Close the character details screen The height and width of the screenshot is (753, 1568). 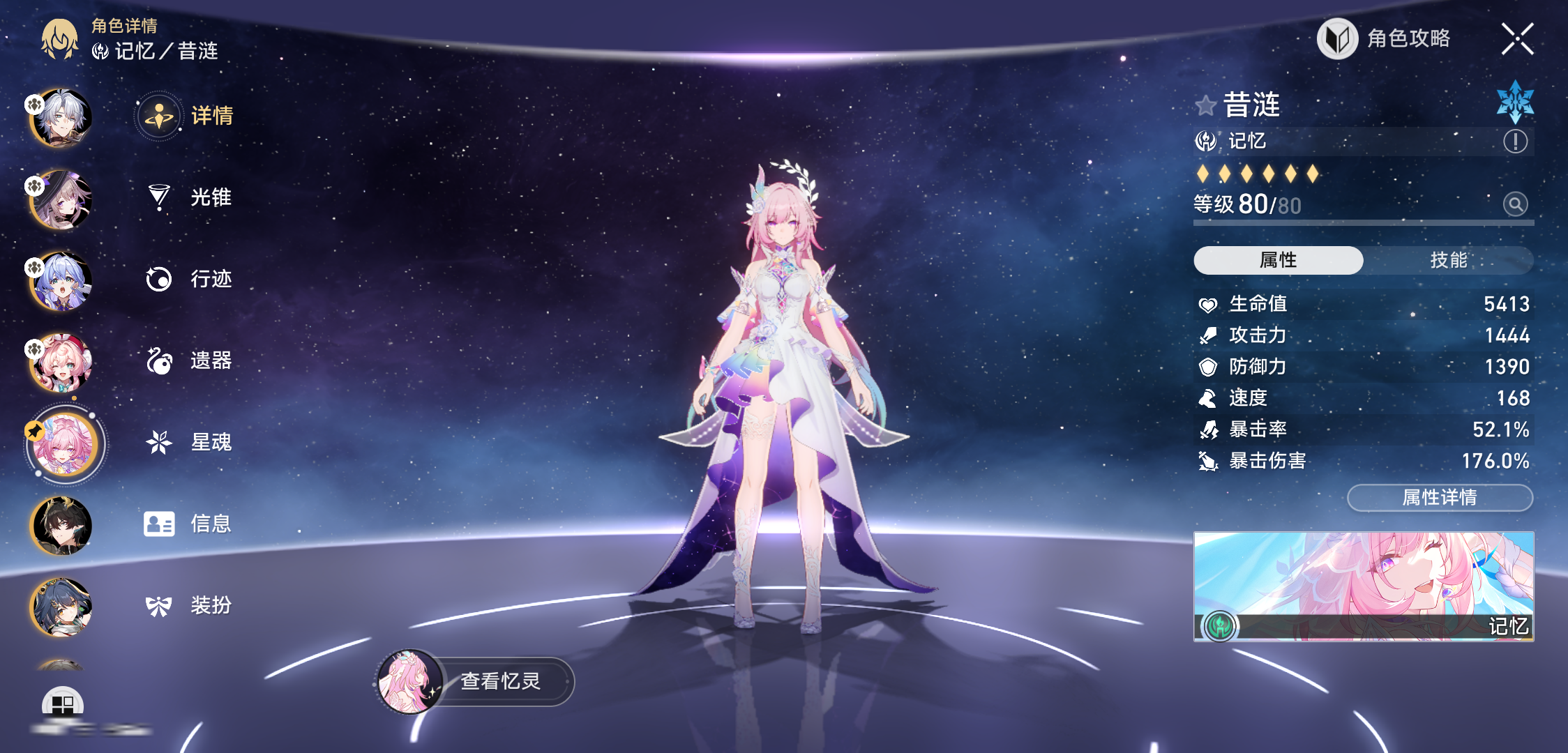(1517, 39)
